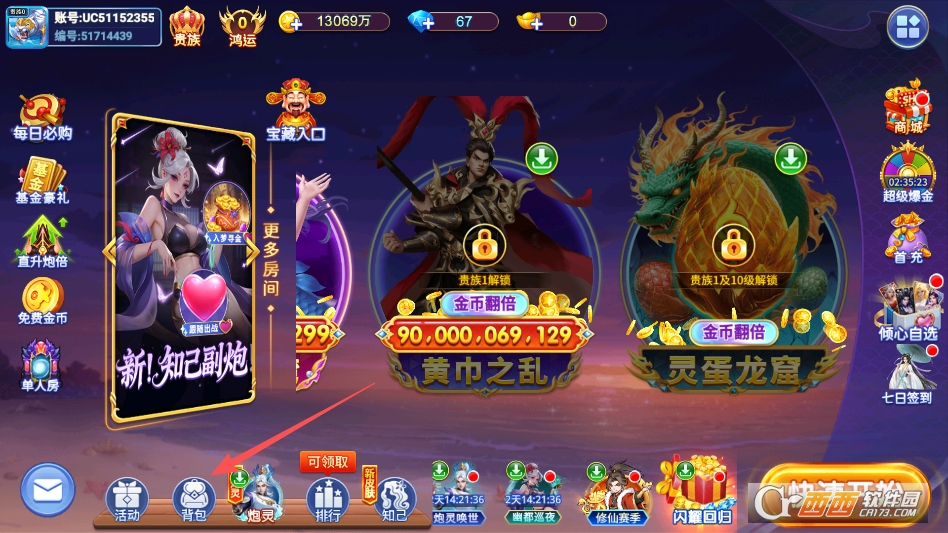Open the 首充 first recharge offer
Viewport: 948px width, 533px height.
click(x=907, y=240)
